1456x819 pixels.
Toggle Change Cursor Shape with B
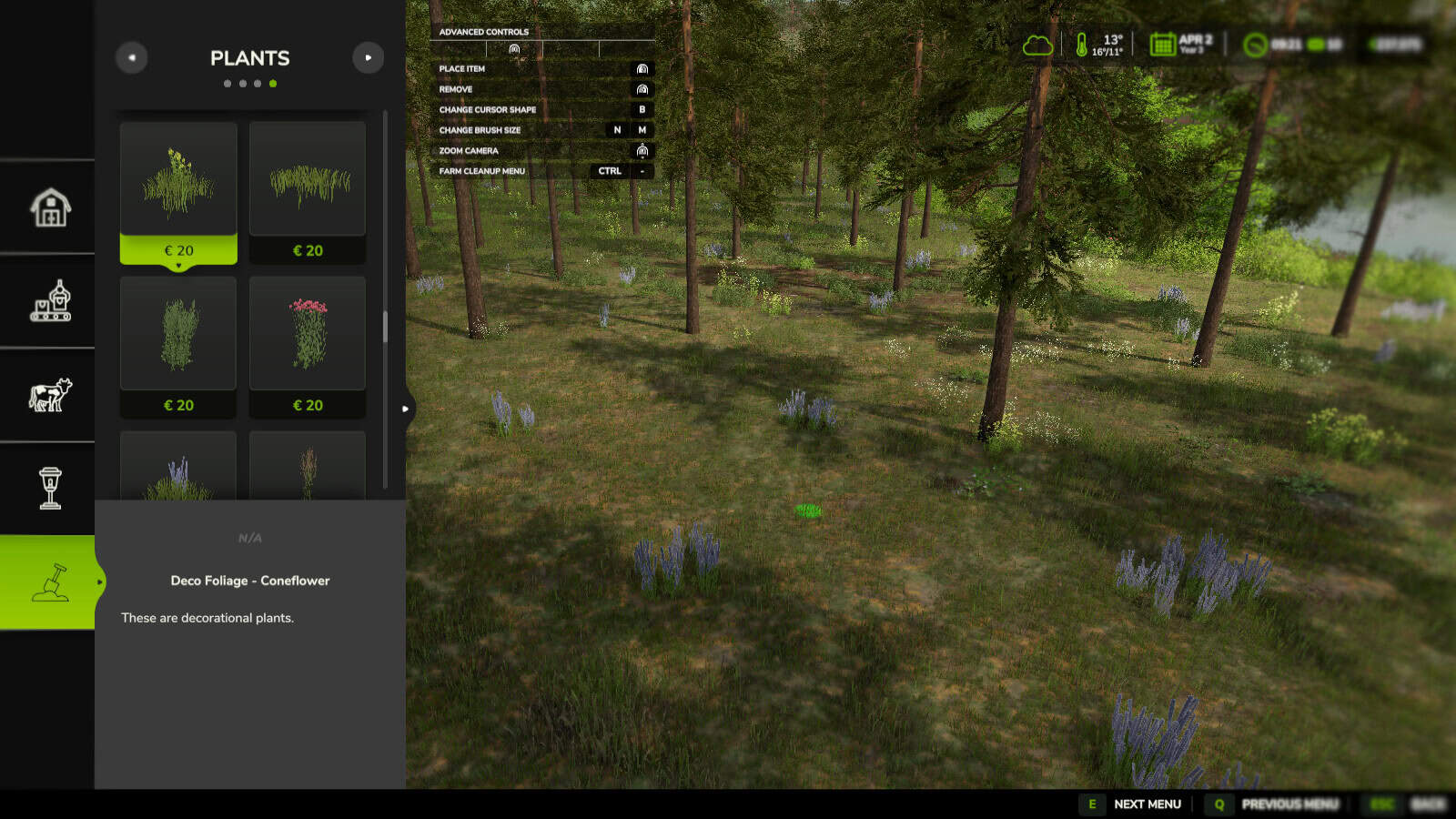coord(642,109)
